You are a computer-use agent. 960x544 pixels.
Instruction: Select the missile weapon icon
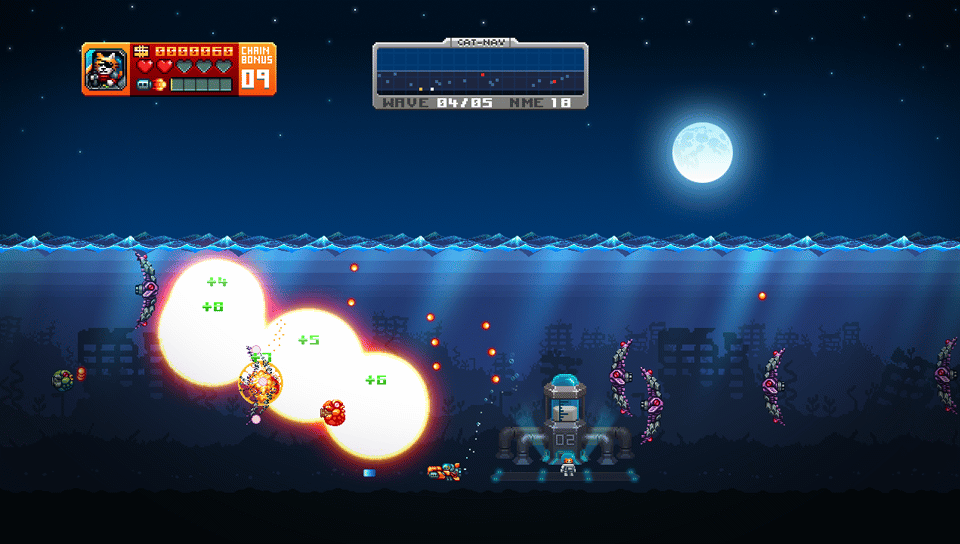(144, 85)
